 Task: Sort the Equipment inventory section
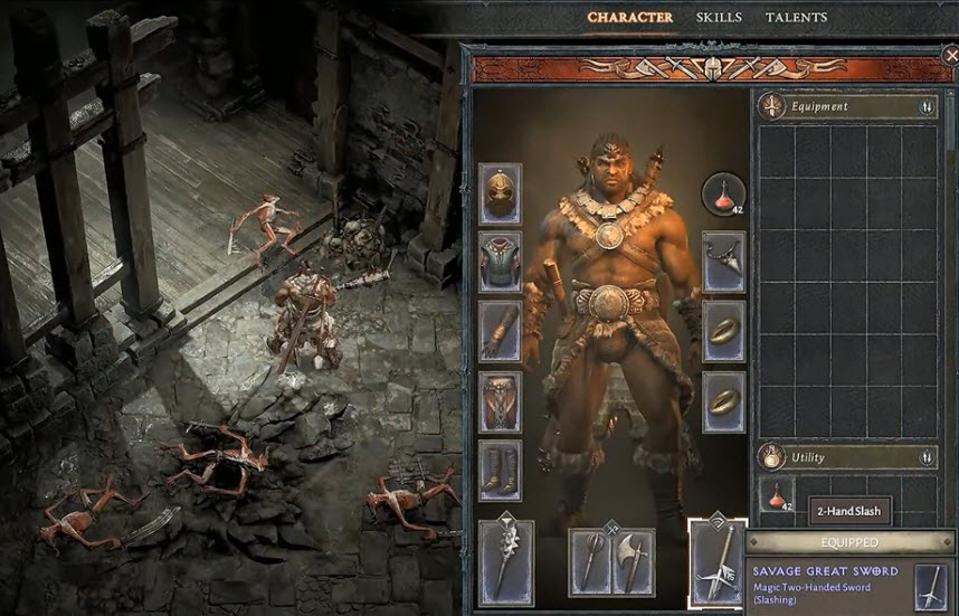[x=926, y=106]
